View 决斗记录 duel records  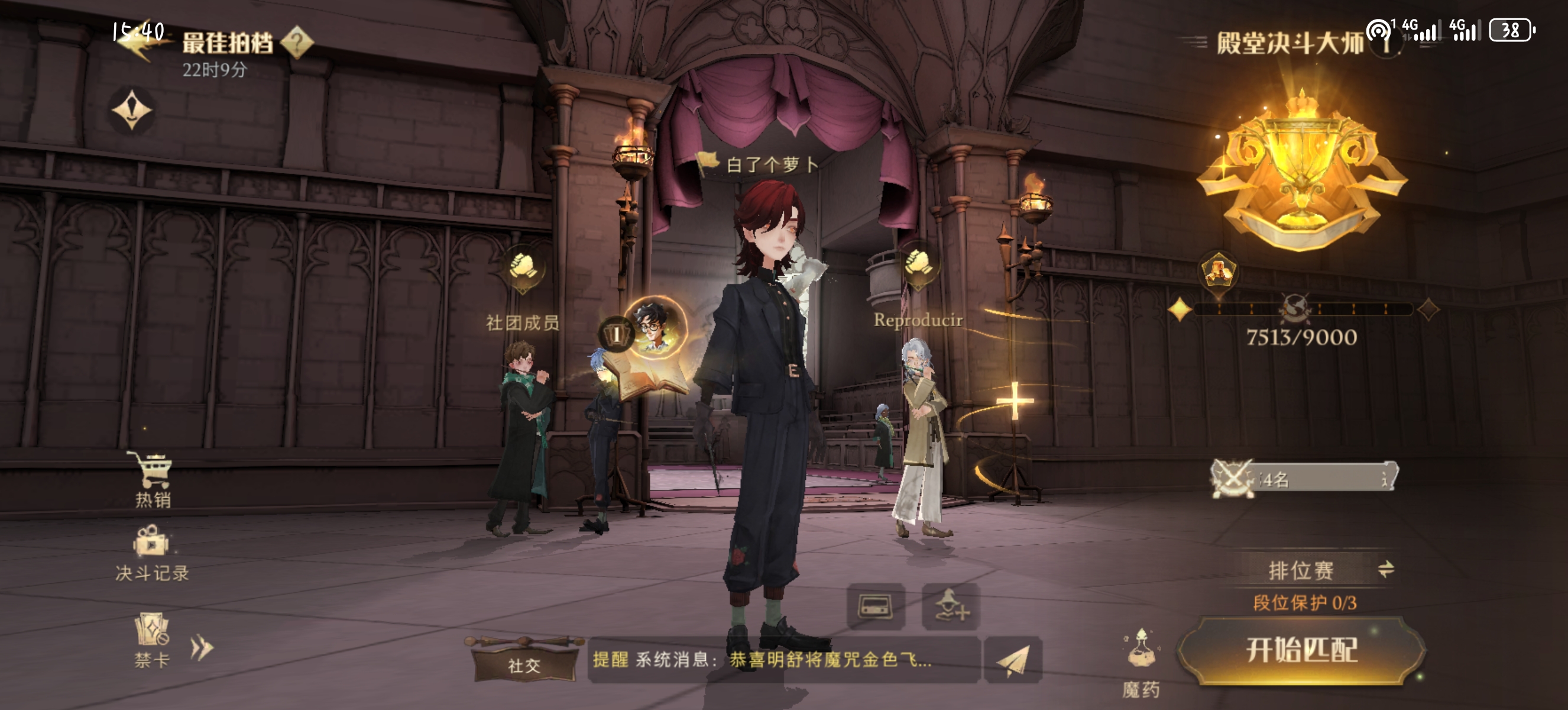[151, 553]
